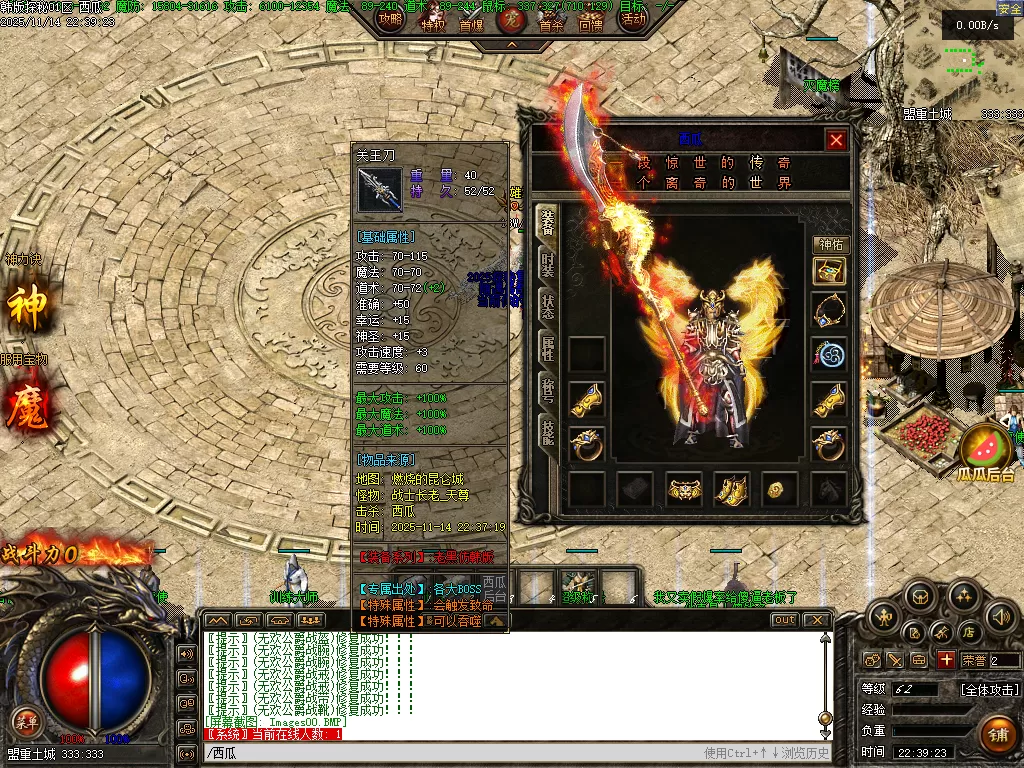Click the red 宠 pet button
The width and height of the screenshot is (1024, 768).
click(512, 19)
